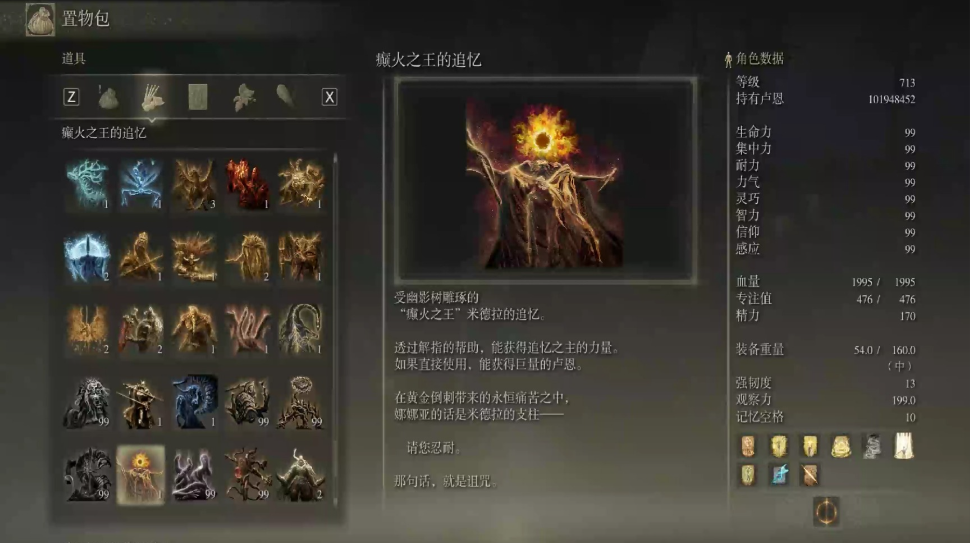The height and width of the screenshot is (543, 970).
Task: Choose the blue lightning figure remembrance
Action: (x=140, y=183)
